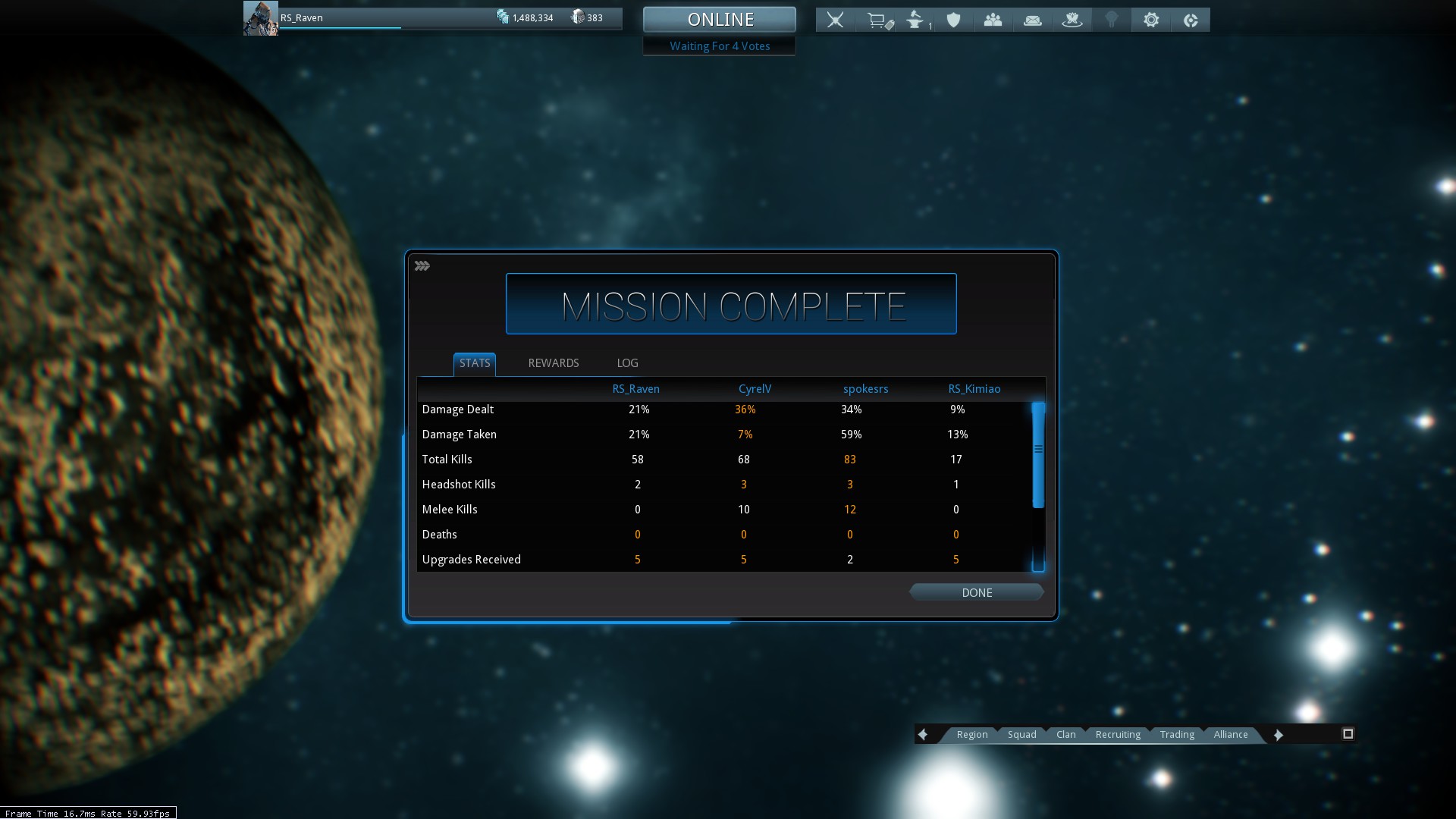Open the shopping cart market icon
The width and height of the screenshot is (1456, 819).
pyautogui.click(x=878, y=20)
